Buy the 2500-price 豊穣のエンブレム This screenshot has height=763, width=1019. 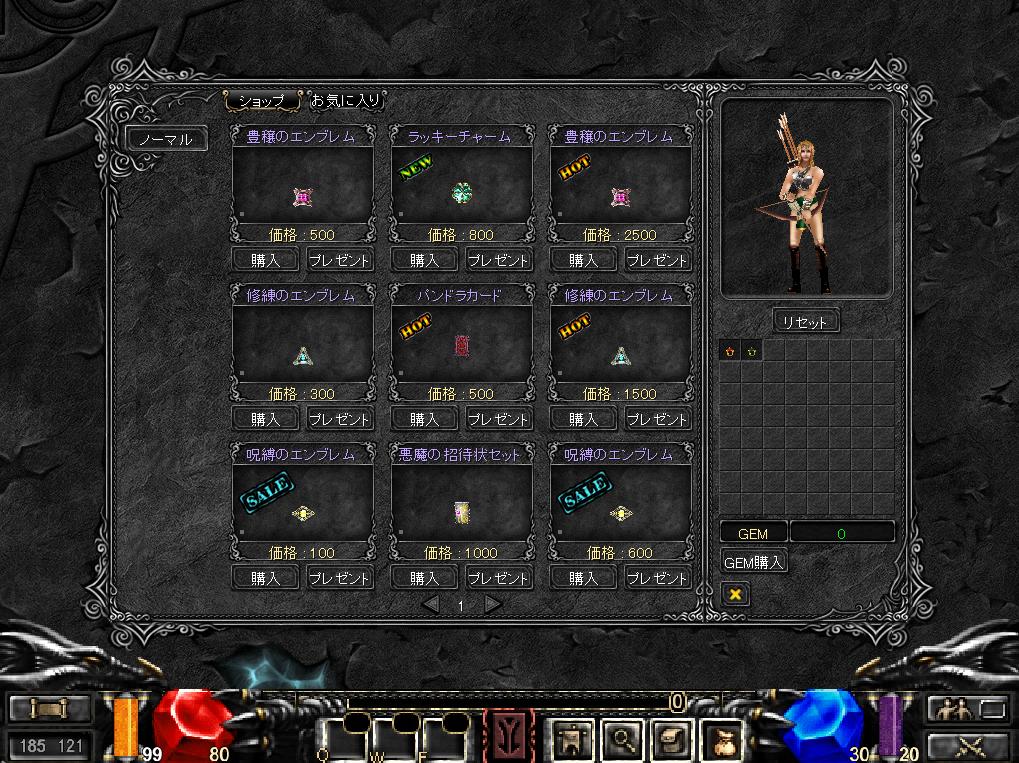tap(582, 260)
